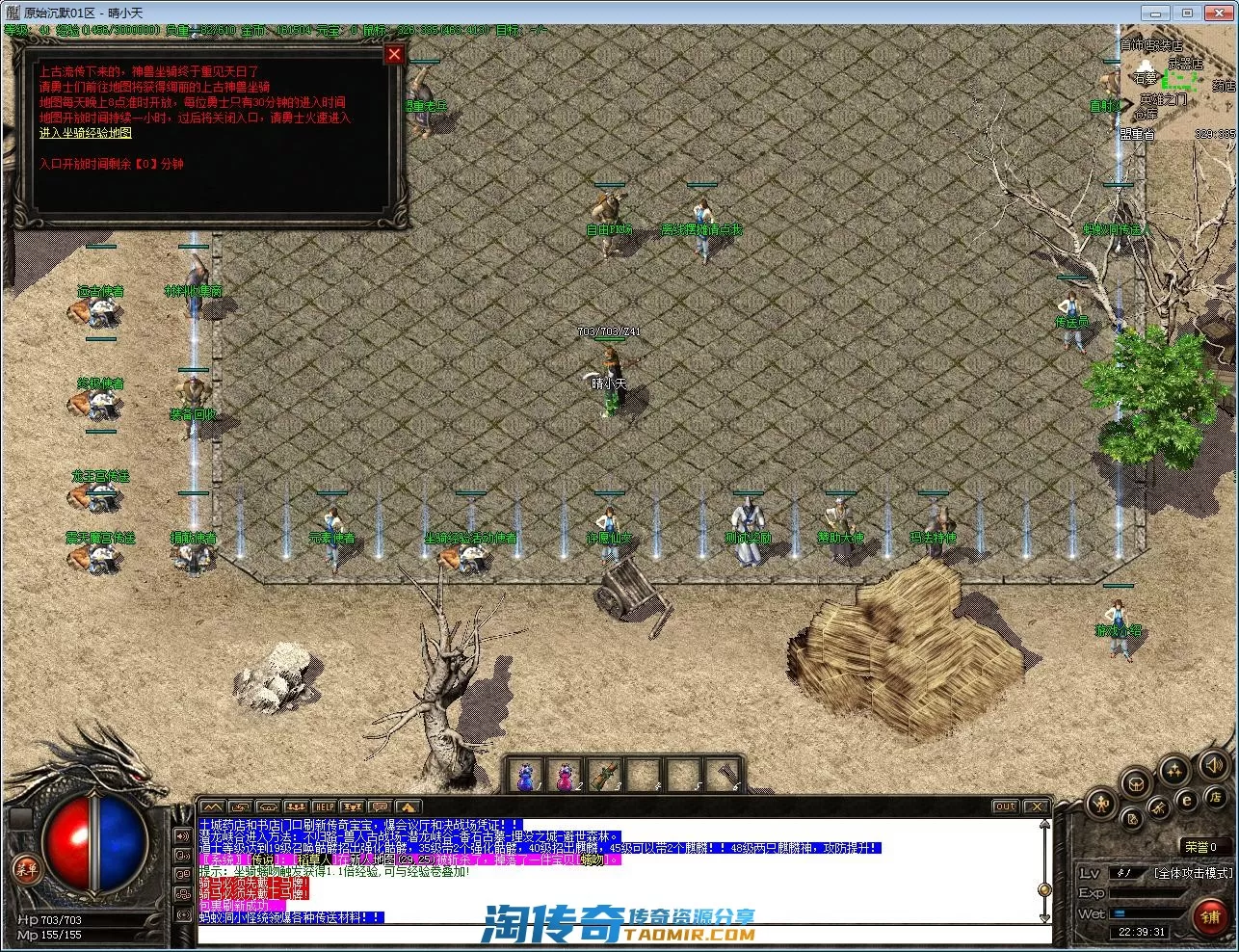Open the 菜单 round menu button
Viewport: 1239px width, 952px height.
tap(26, 869)
